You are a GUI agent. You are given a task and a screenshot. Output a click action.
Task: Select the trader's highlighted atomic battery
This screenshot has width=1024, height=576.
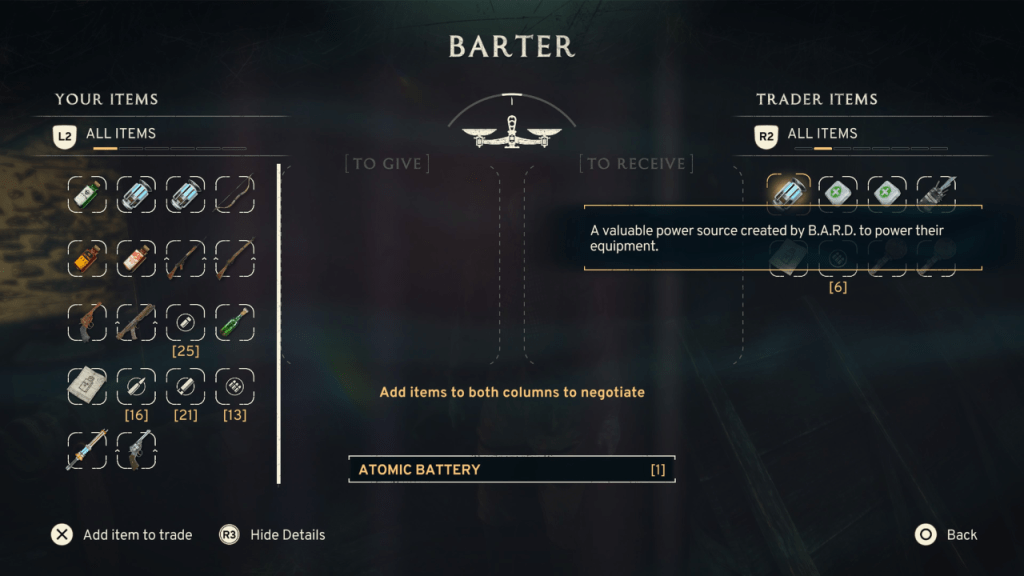click(788, 193)
